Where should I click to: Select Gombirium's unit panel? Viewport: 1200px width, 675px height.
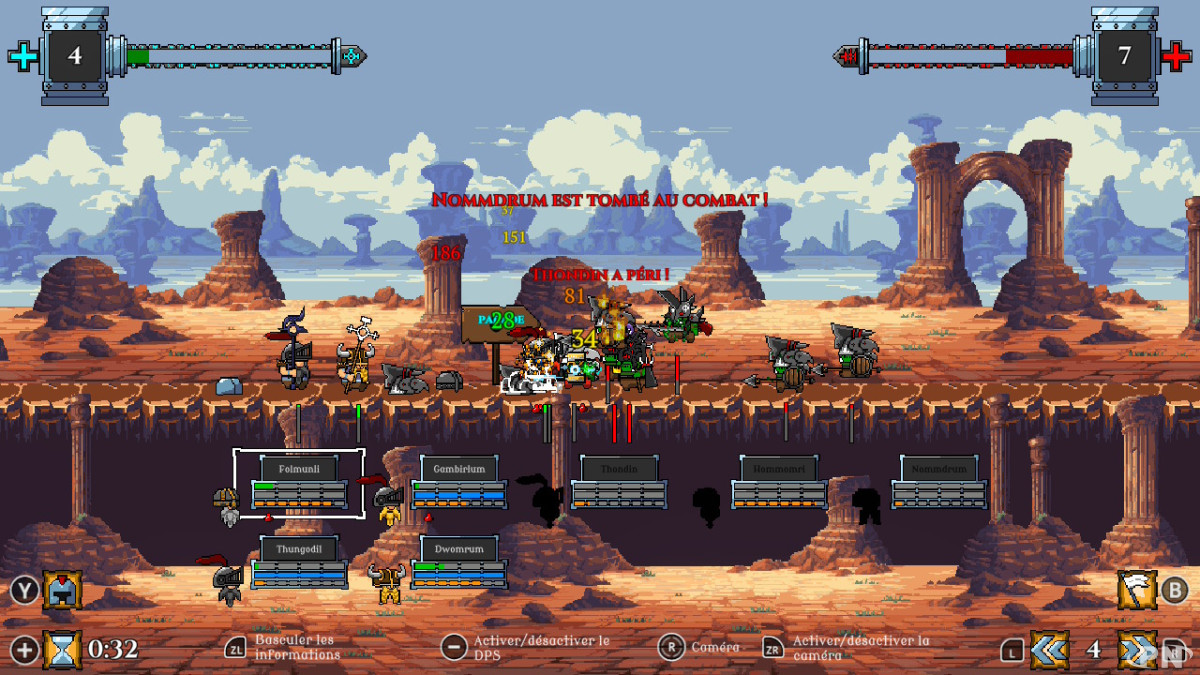point(459,483)
